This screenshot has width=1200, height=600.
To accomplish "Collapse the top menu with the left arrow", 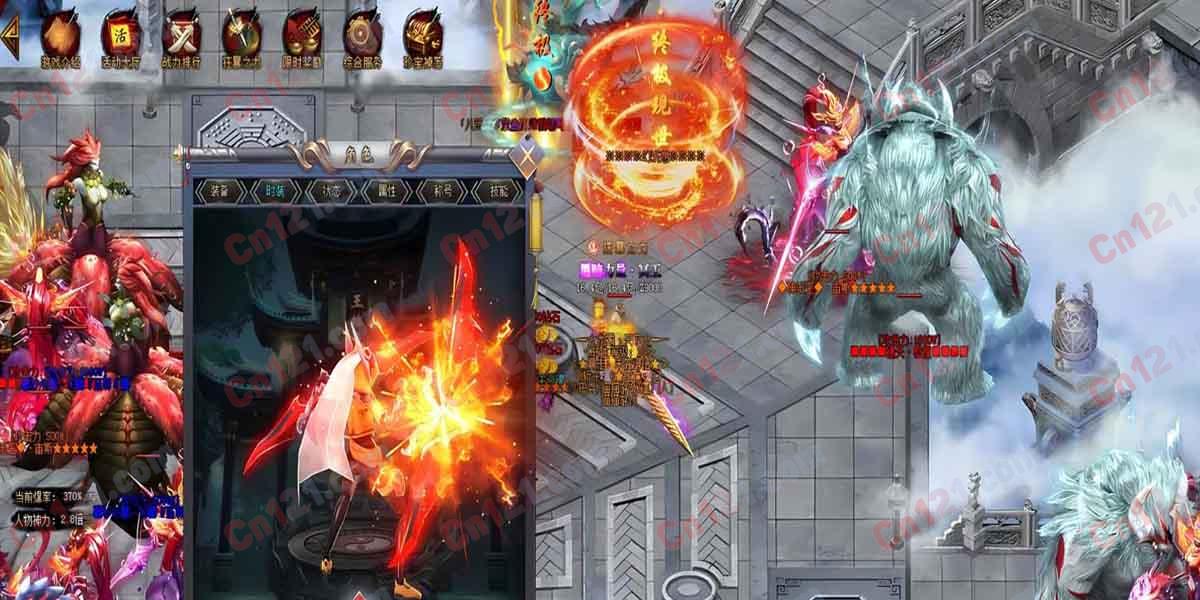I will [11, 35].
